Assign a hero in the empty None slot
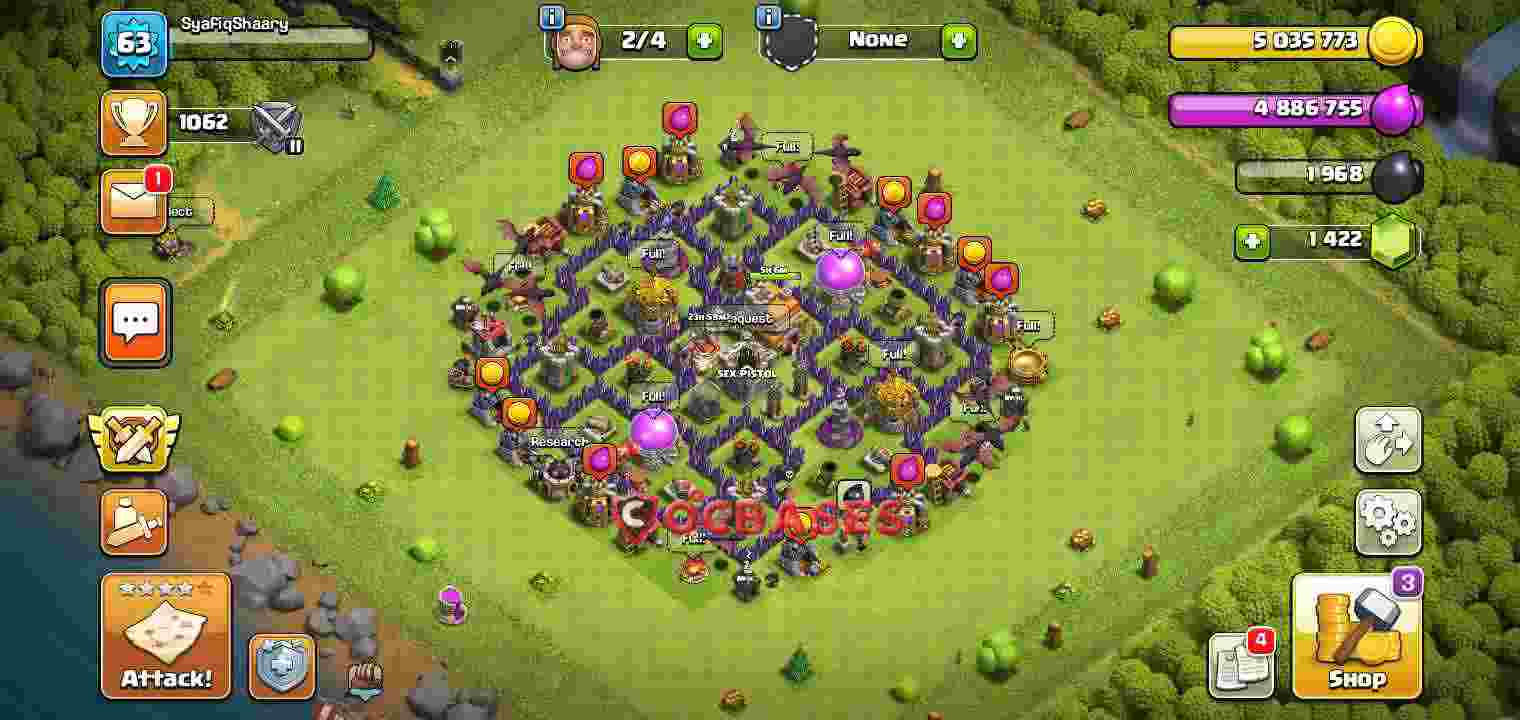The image size is (1520, 720). [x=957, y=41]
